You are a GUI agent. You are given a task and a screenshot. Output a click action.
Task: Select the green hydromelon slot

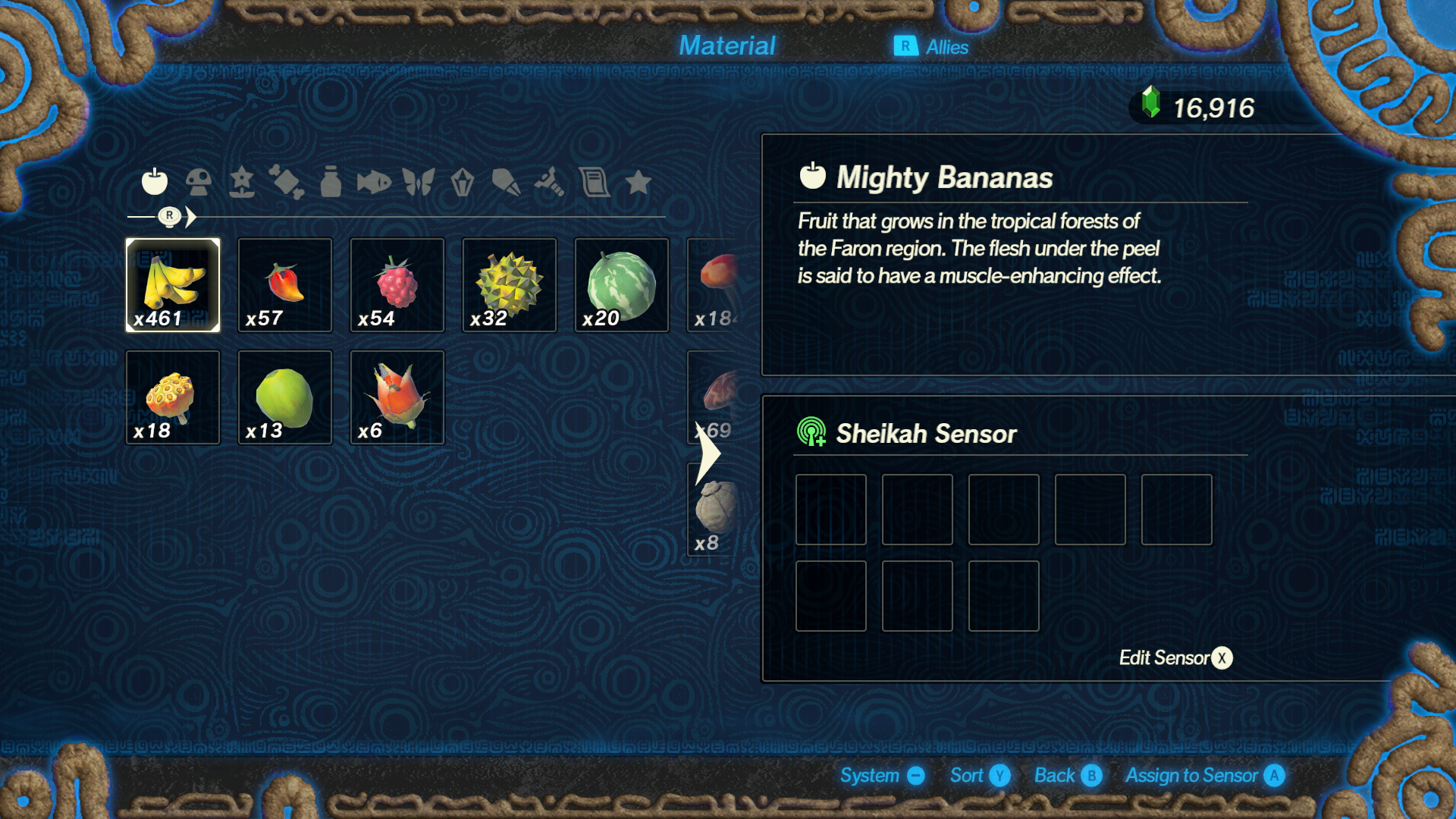coord(622,285)
